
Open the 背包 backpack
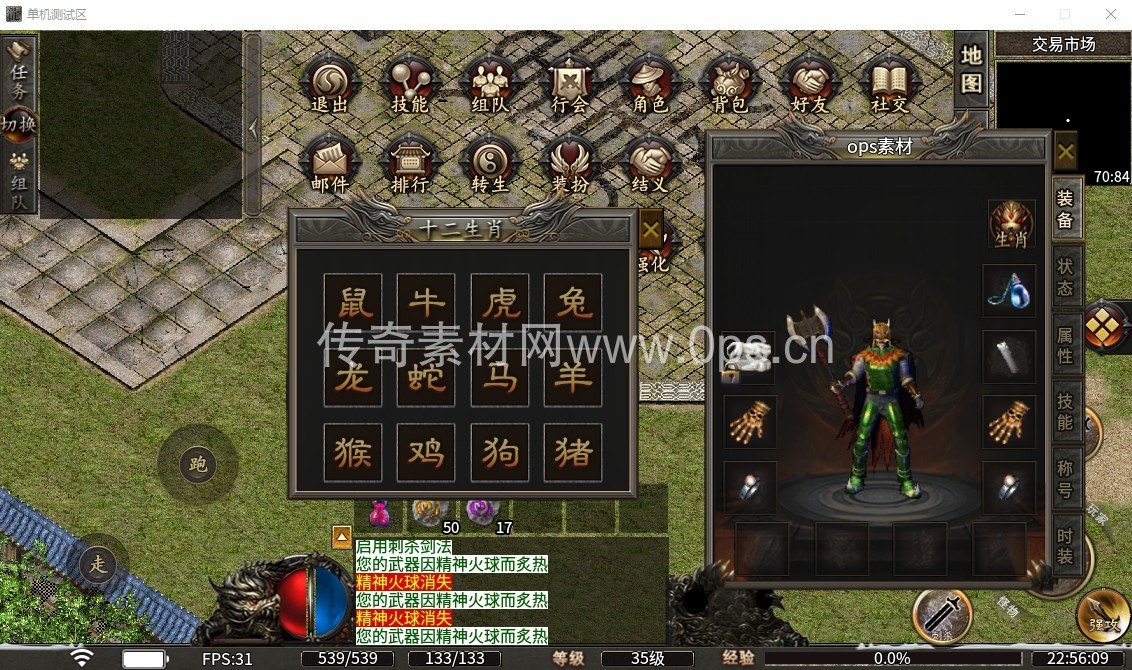[729, 84]
